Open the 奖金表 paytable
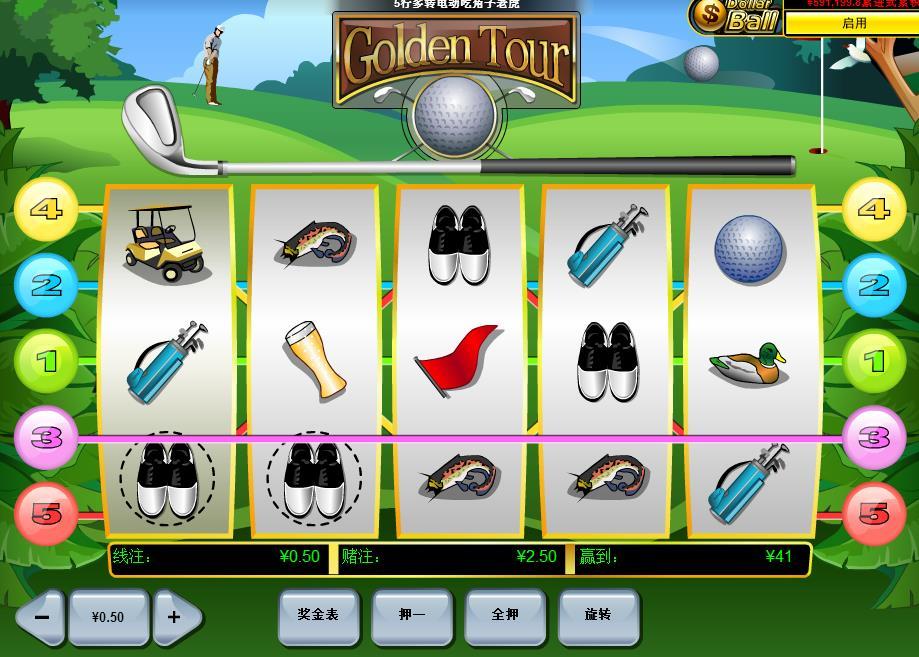Screen dimensions: 919x657 318,615
